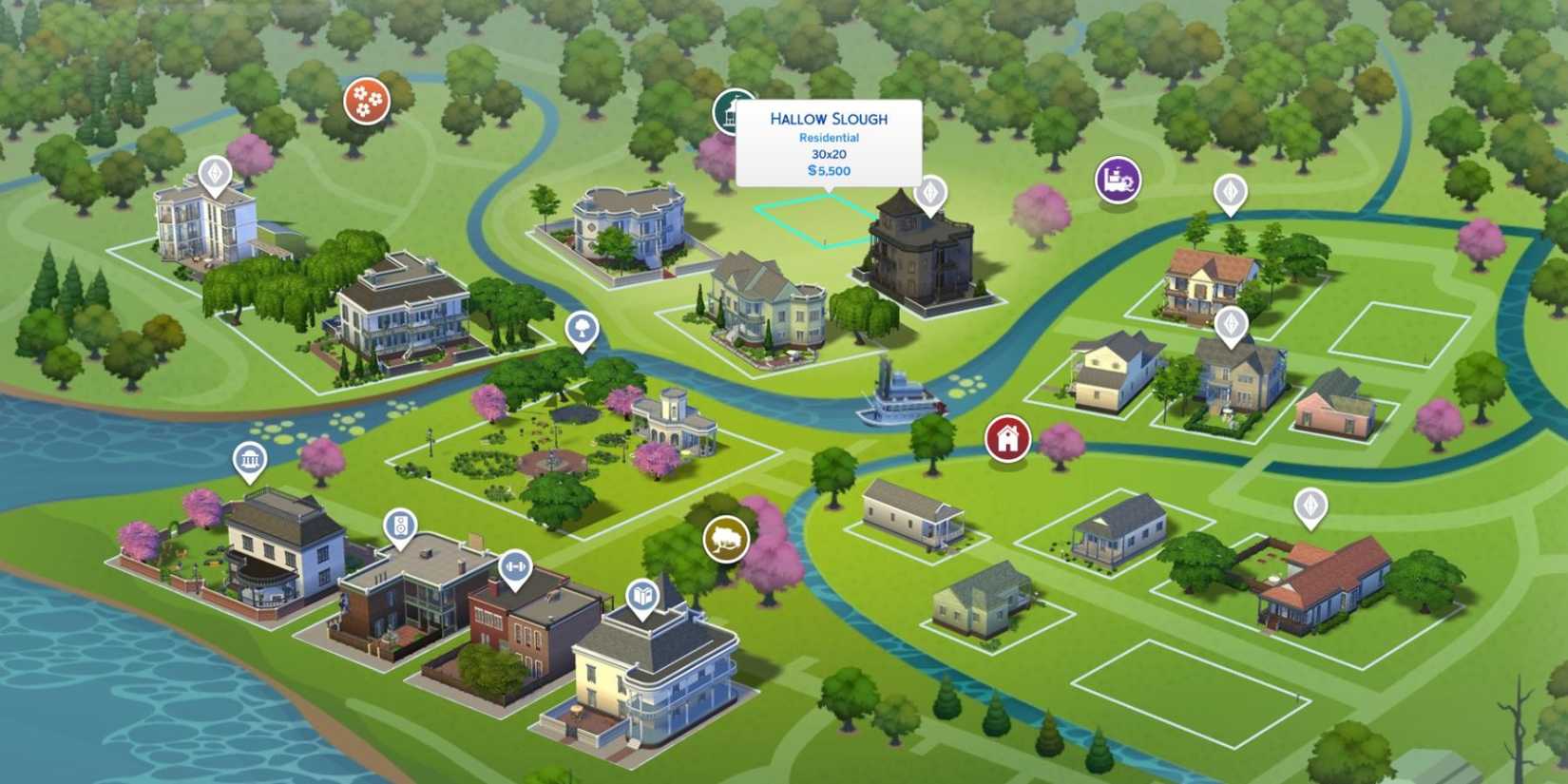Click the plumbob pin beside the dark manor
The width and height of the screenshot is (1568, 784).
click(929, 192)
